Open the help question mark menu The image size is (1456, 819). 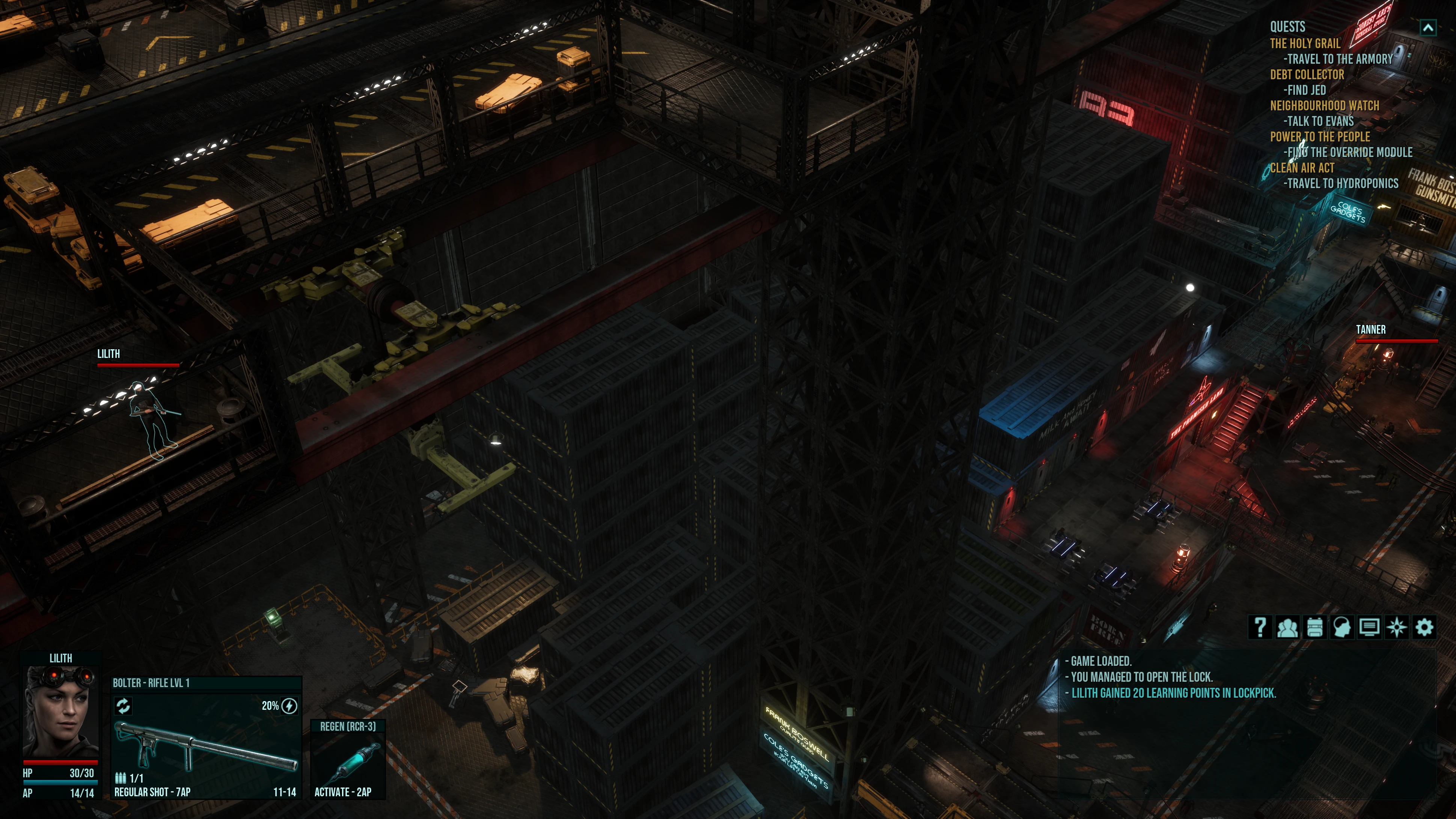coord(1260,627)
